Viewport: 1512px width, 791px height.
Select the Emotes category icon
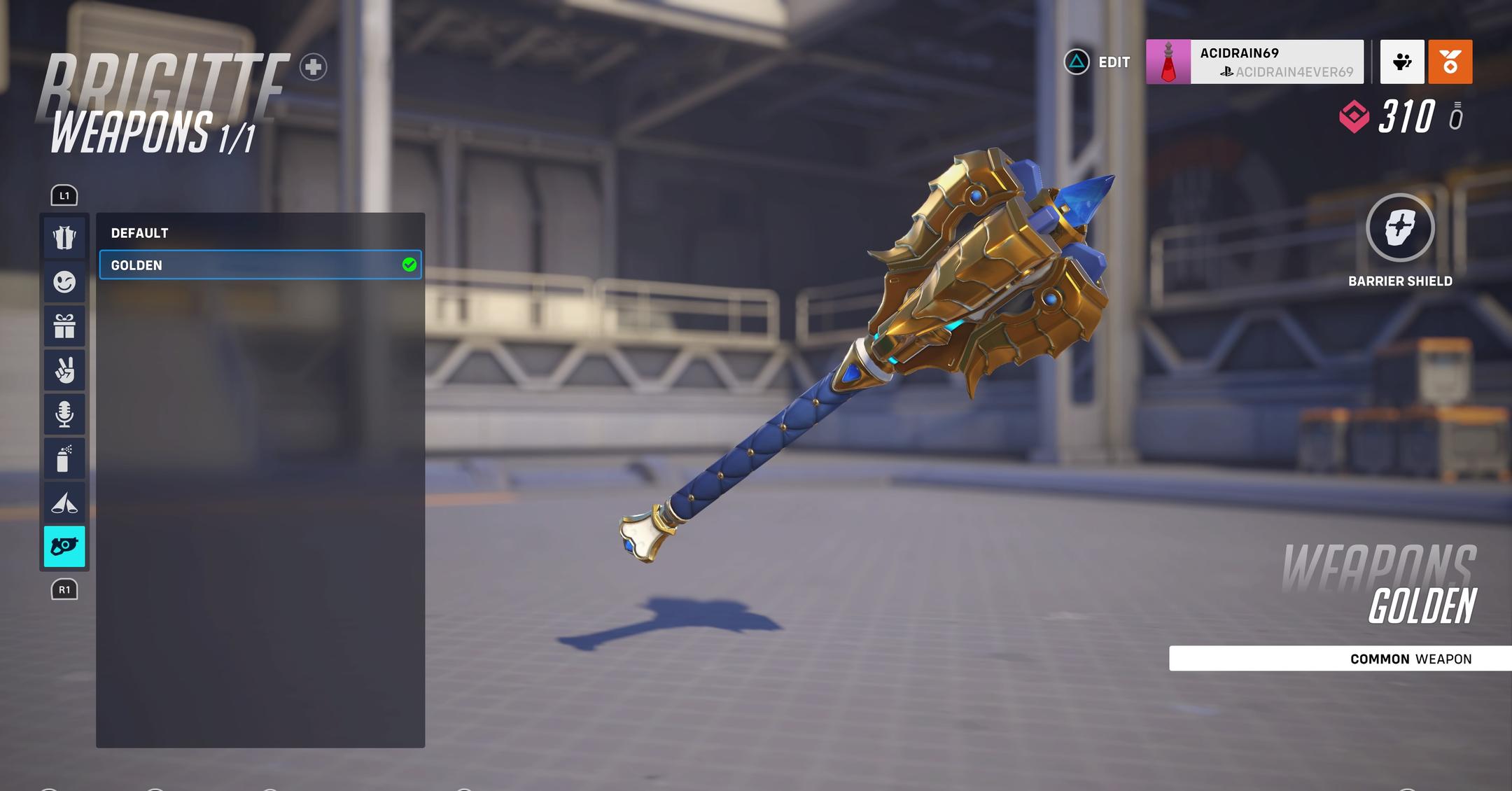[x=64, y=281]
